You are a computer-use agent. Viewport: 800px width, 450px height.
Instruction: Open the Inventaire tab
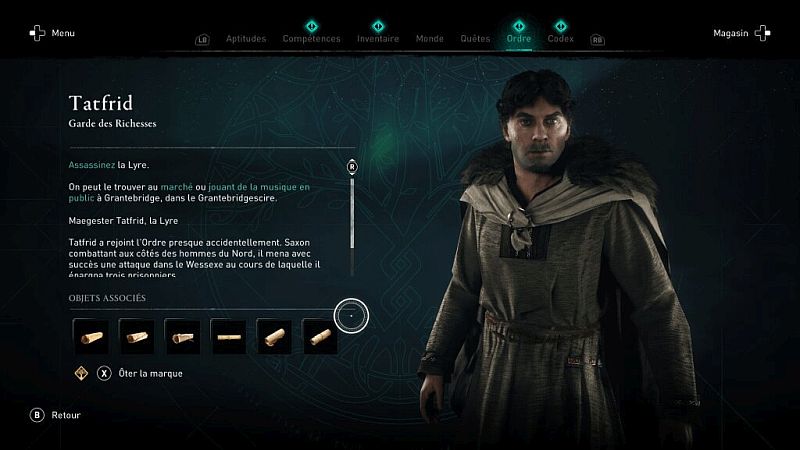point(378,39)
